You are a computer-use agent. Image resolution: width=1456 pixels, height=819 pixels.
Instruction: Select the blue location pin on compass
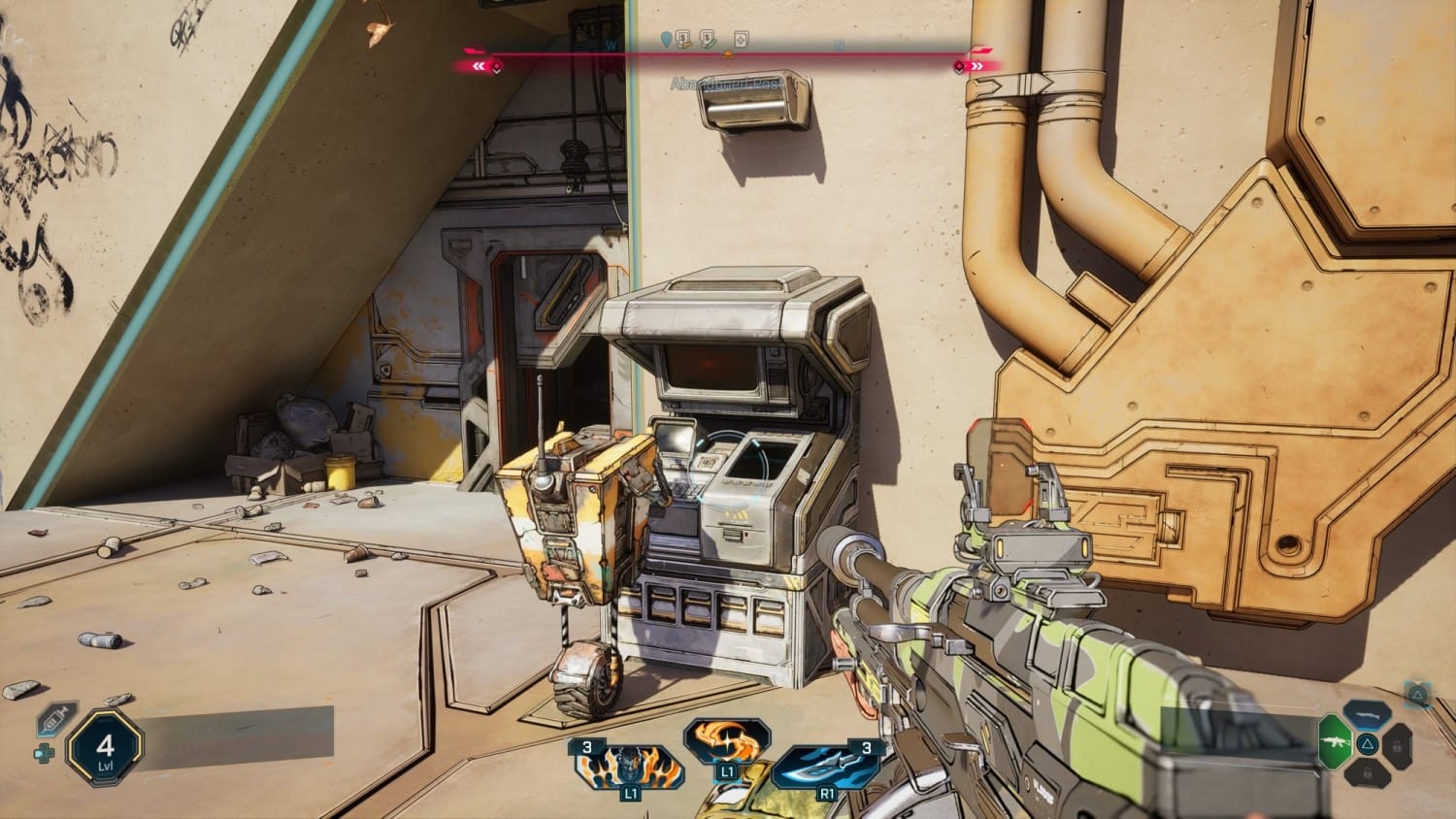click(665, 40)
